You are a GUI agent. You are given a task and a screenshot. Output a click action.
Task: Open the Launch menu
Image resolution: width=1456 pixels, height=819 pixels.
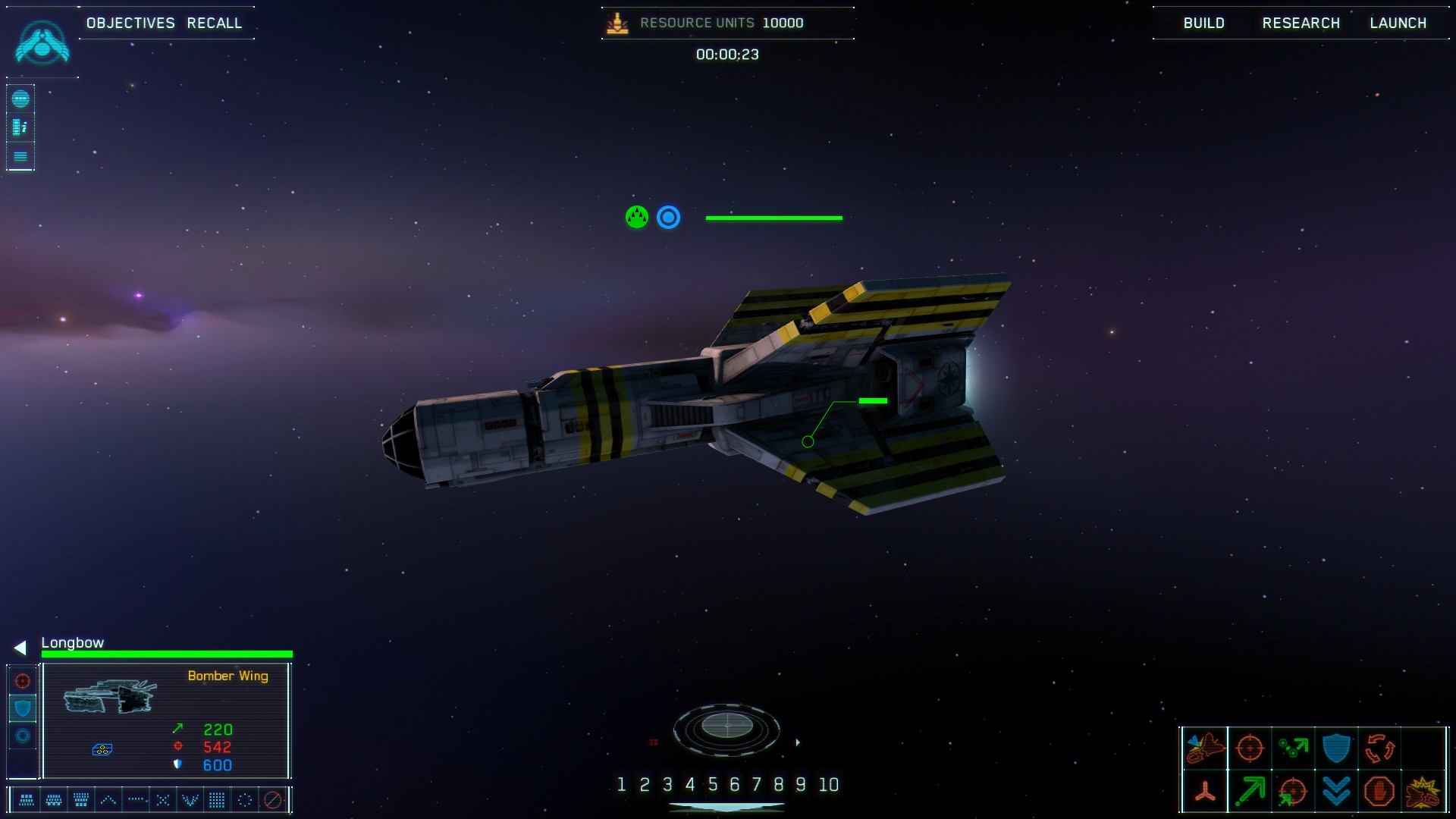1398,23
